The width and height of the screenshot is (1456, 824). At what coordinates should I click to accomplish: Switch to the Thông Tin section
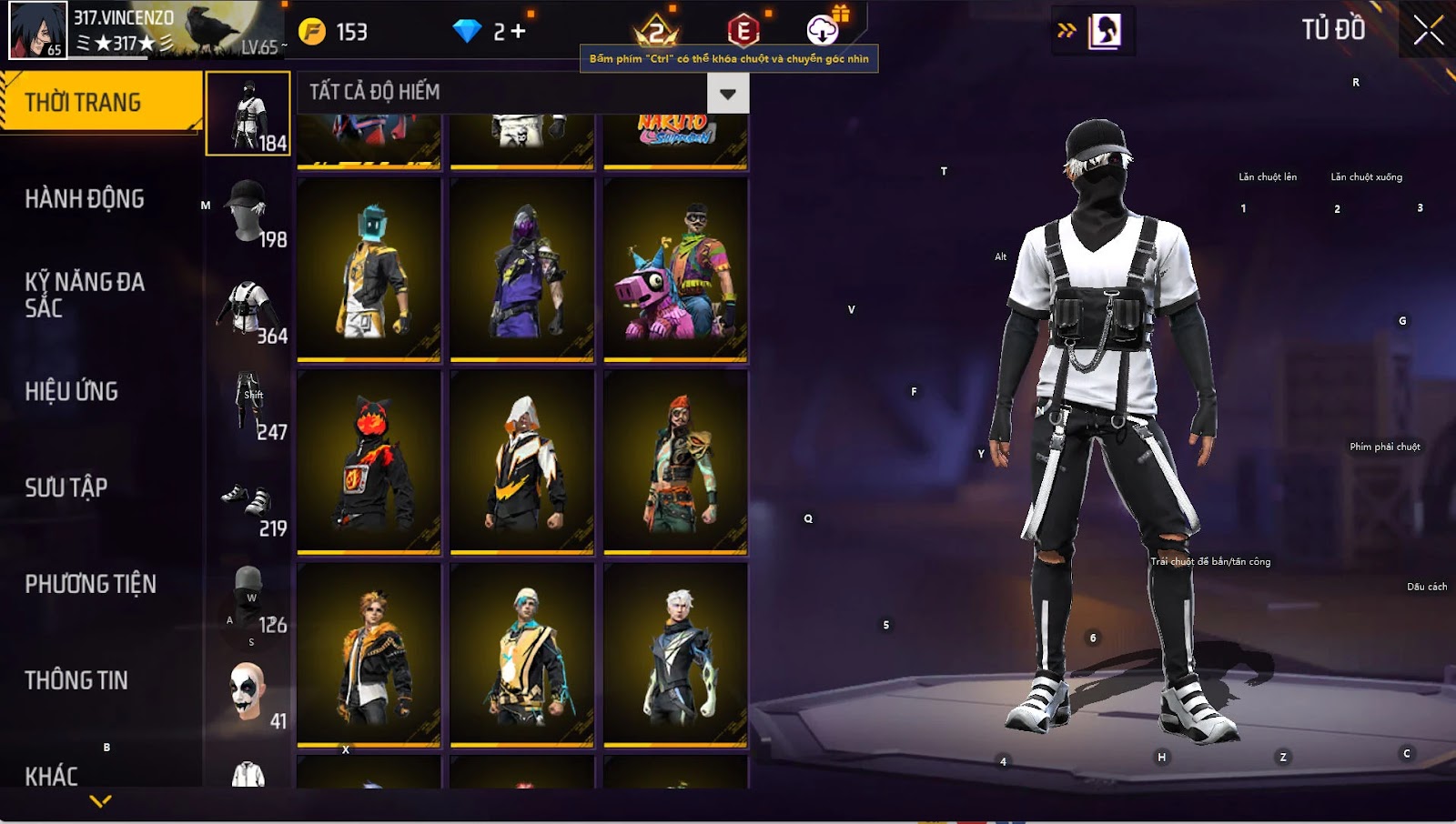pyautogui.click(x=76, y=680)
